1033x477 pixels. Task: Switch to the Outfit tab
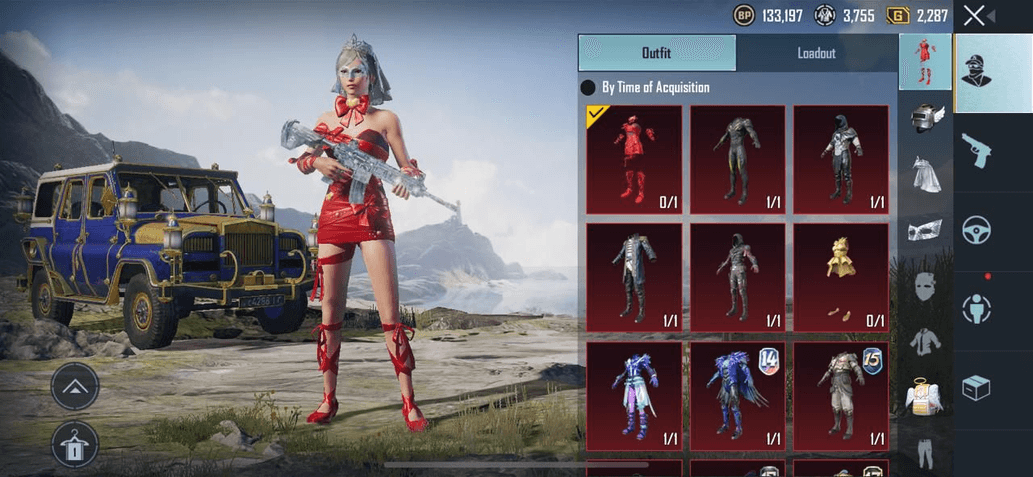click(656, 53)
